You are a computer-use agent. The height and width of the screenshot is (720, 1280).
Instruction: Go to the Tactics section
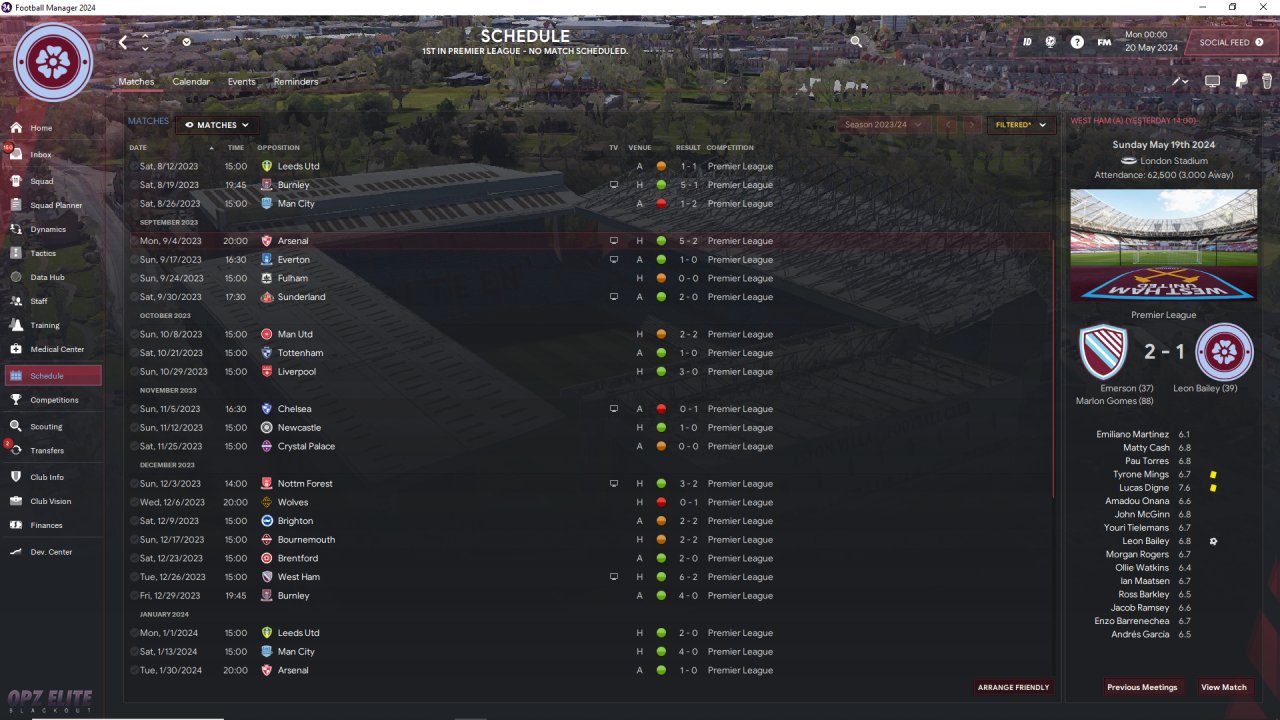tap(43, 253)
